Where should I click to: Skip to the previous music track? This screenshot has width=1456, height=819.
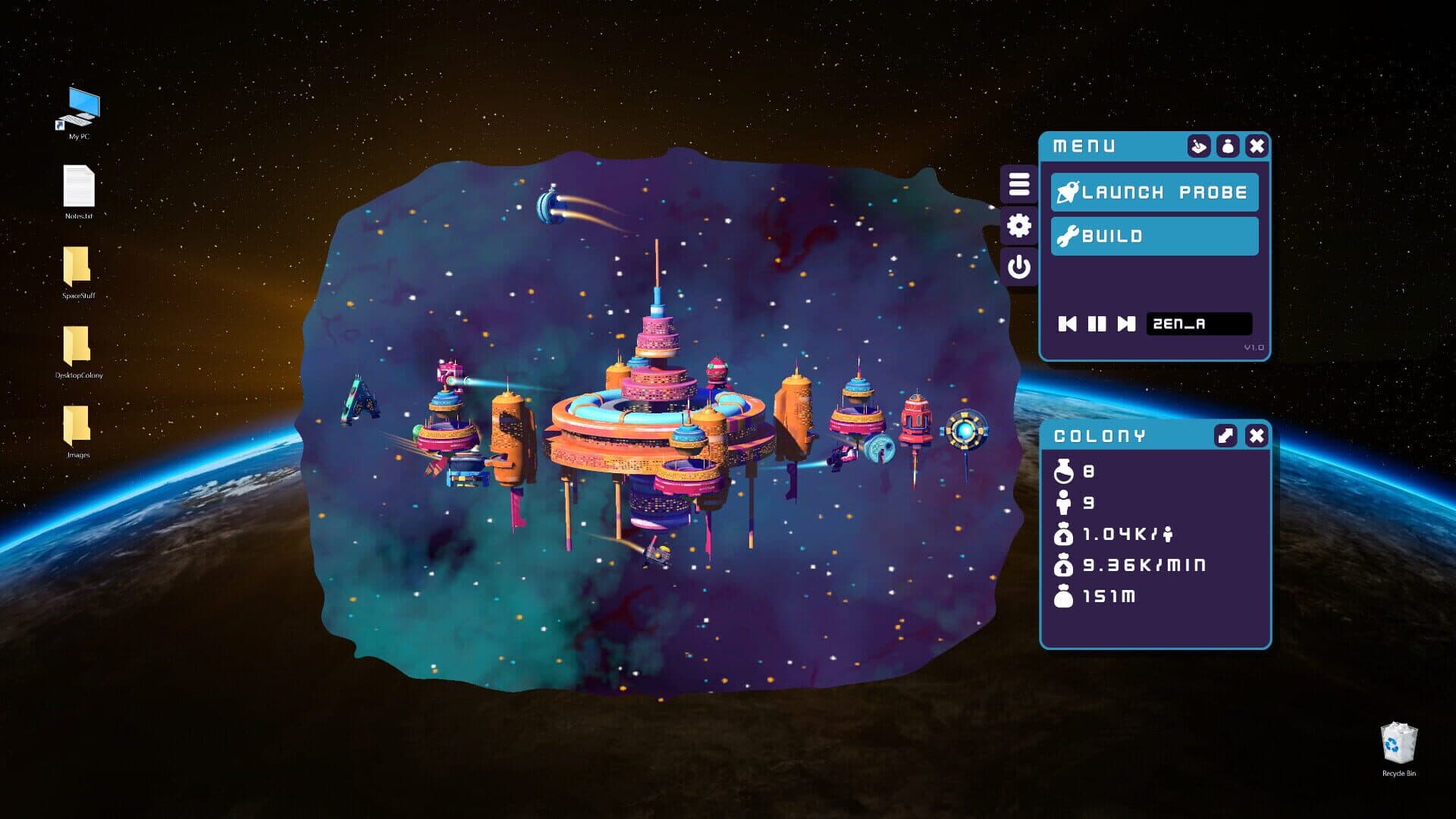1067,324
